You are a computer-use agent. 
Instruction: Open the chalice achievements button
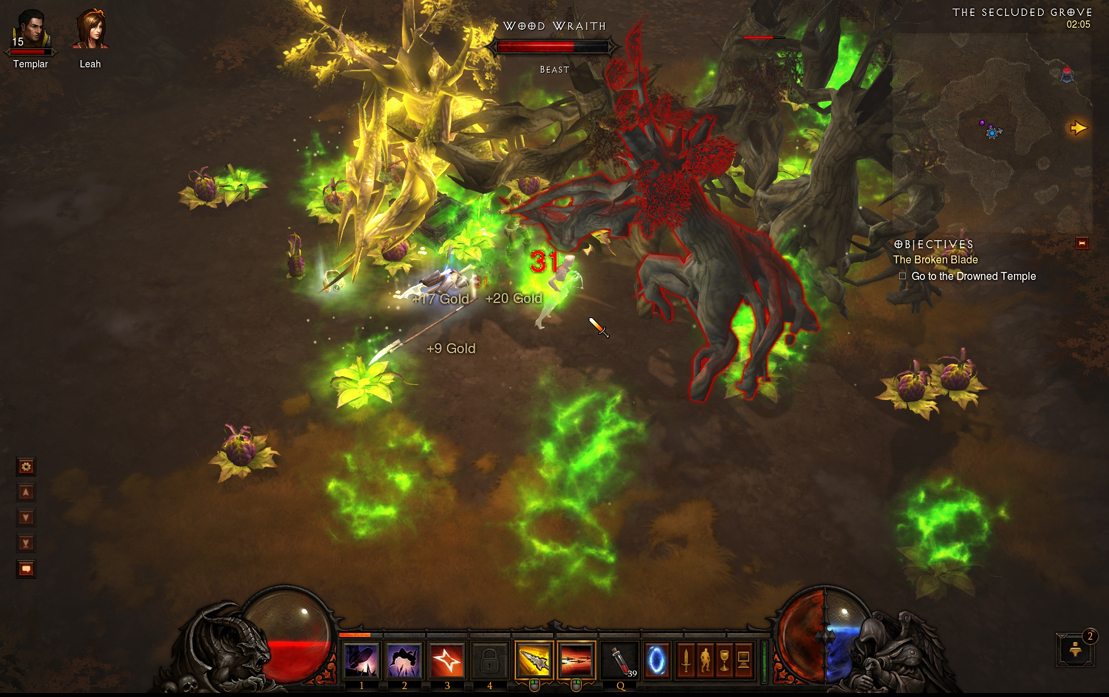pyautogui.click(x=724, y=660)
